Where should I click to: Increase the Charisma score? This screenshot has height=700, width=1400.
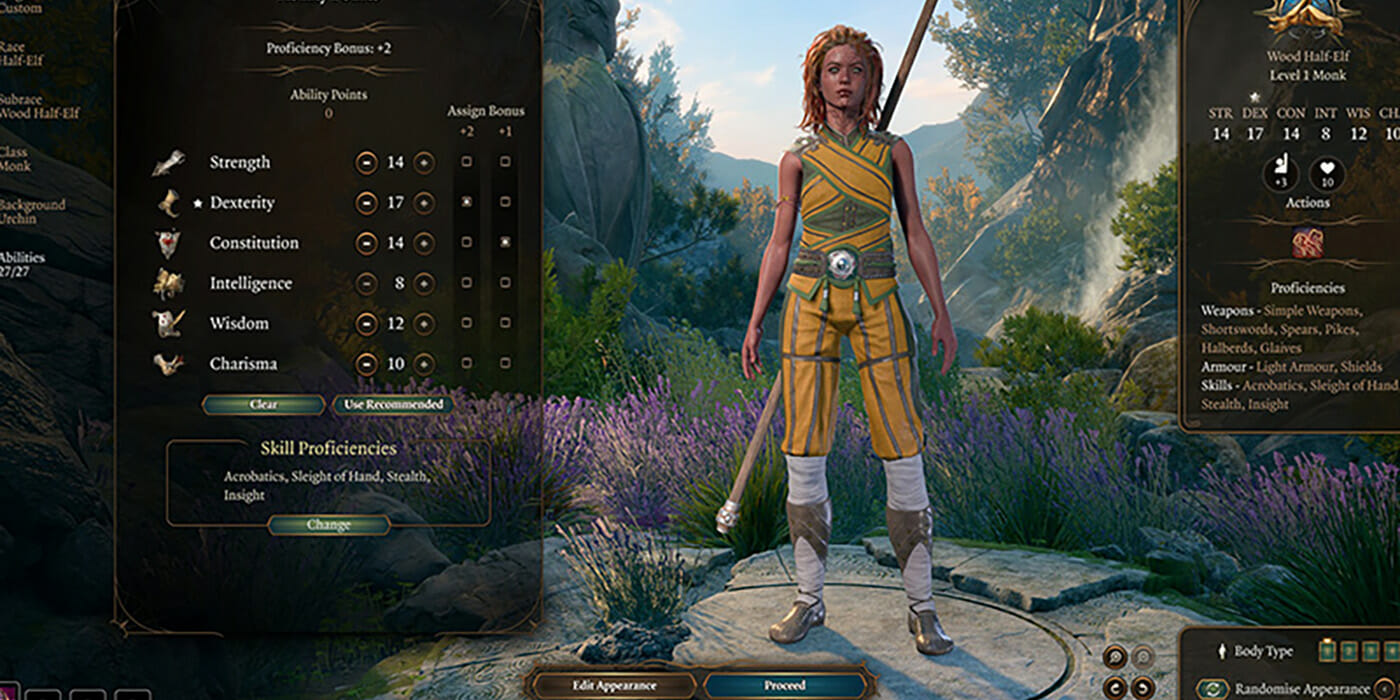pos(424,364)
